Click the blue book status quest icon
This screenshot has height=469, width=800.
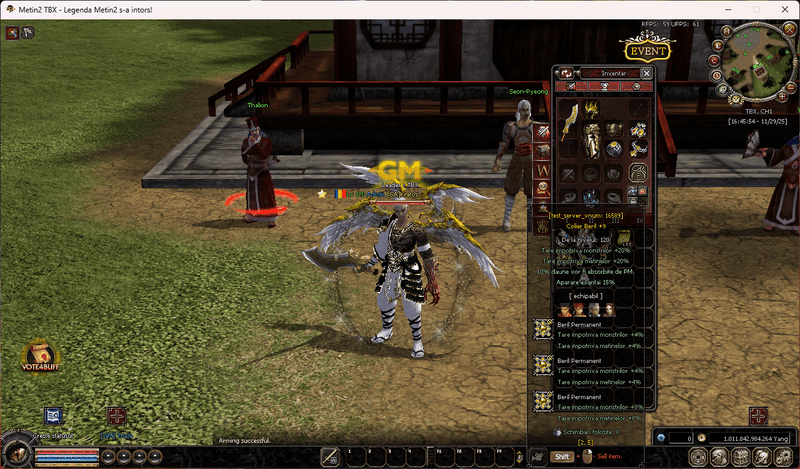(54, 417)
